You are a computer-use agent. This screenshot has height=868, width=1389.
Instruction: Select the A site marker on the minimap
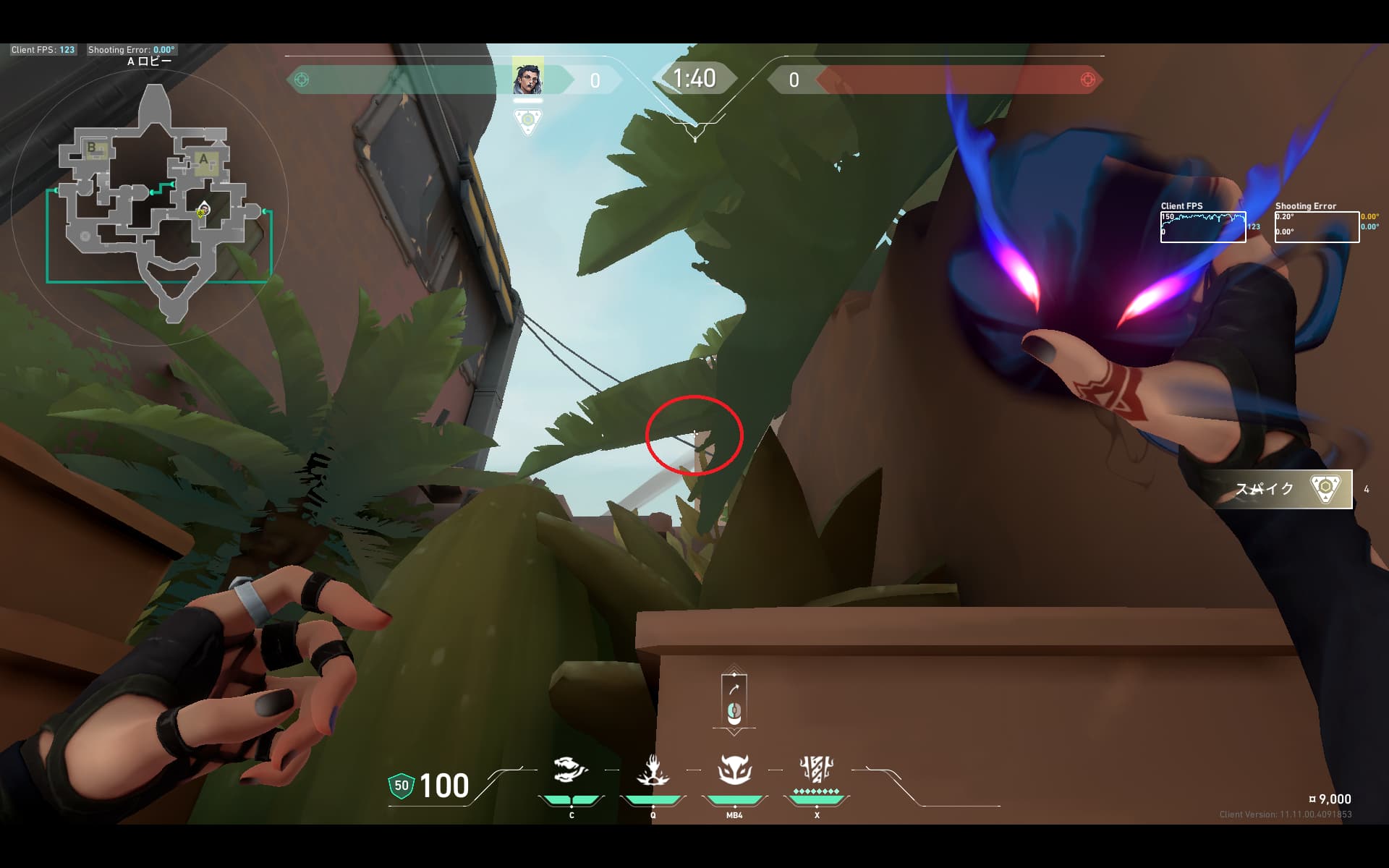(204, 161)
